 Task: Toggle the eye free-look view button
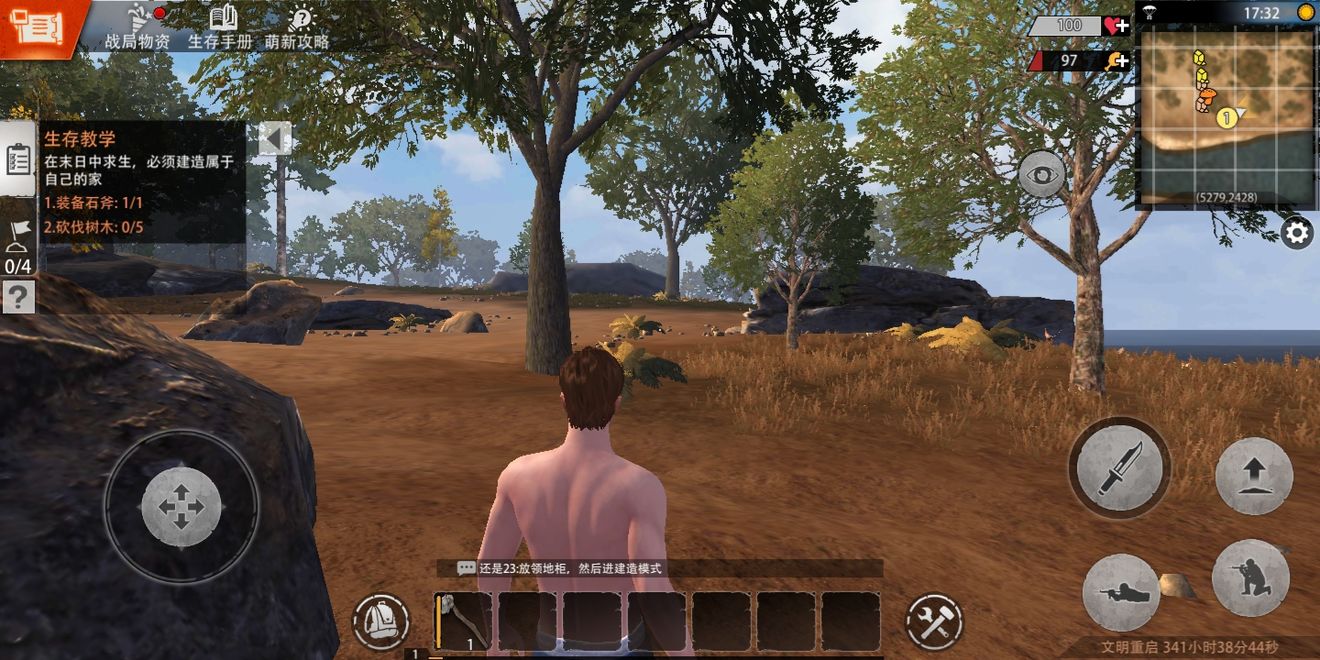(x=1043, y=174)
